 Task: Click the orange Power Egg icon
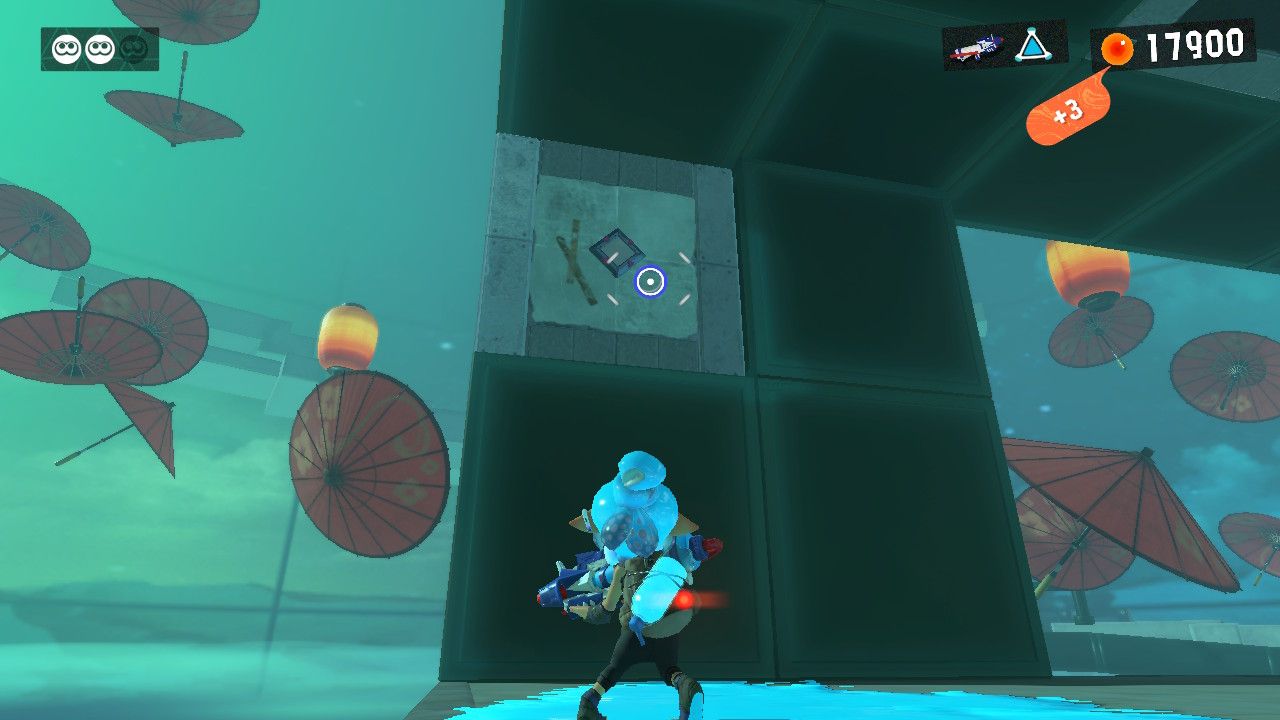pos(1117,45)
